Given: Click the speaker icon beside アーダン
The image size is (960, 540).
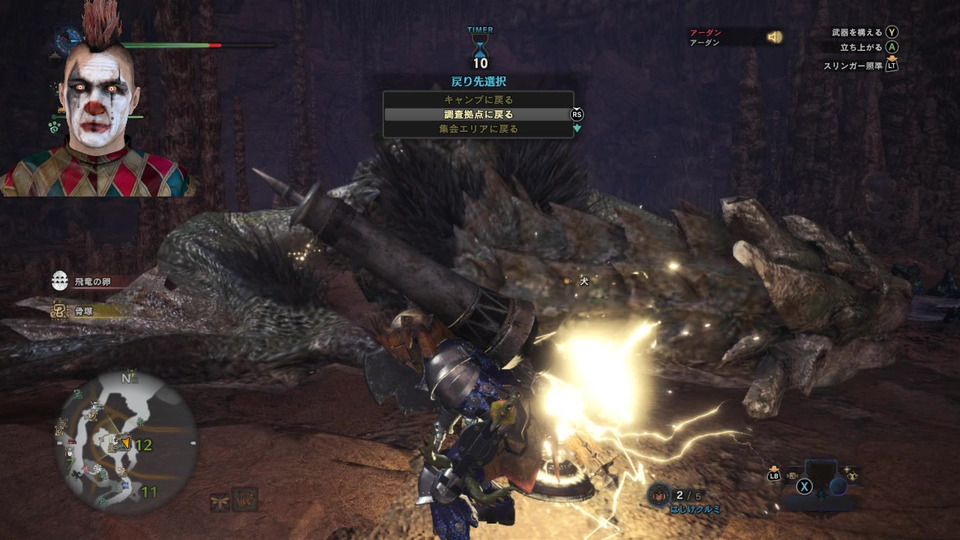Looking at the screenshot, I should [774, 37].
